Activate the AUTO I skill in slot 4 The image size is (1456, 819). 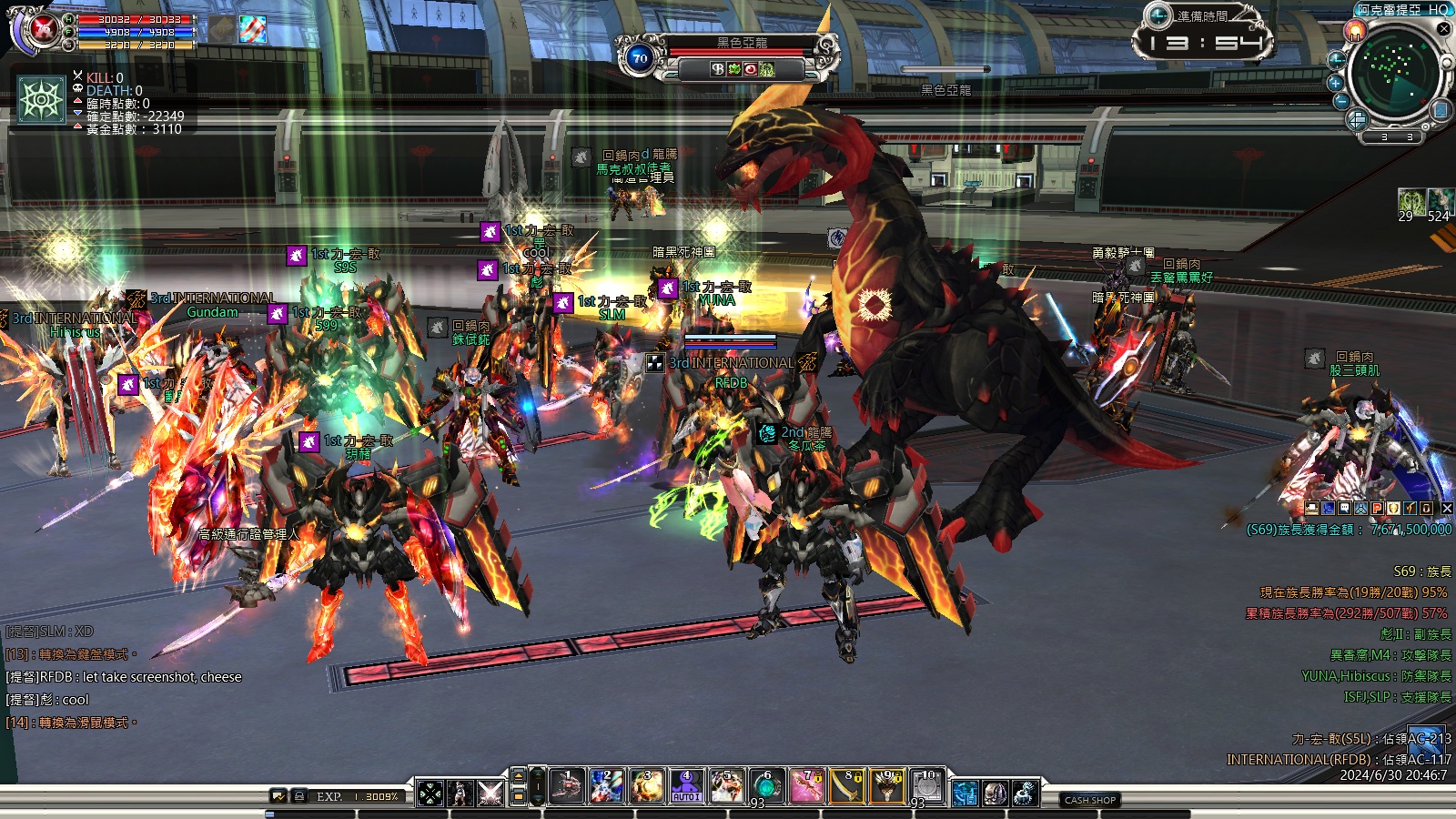[x=686, y=787]
